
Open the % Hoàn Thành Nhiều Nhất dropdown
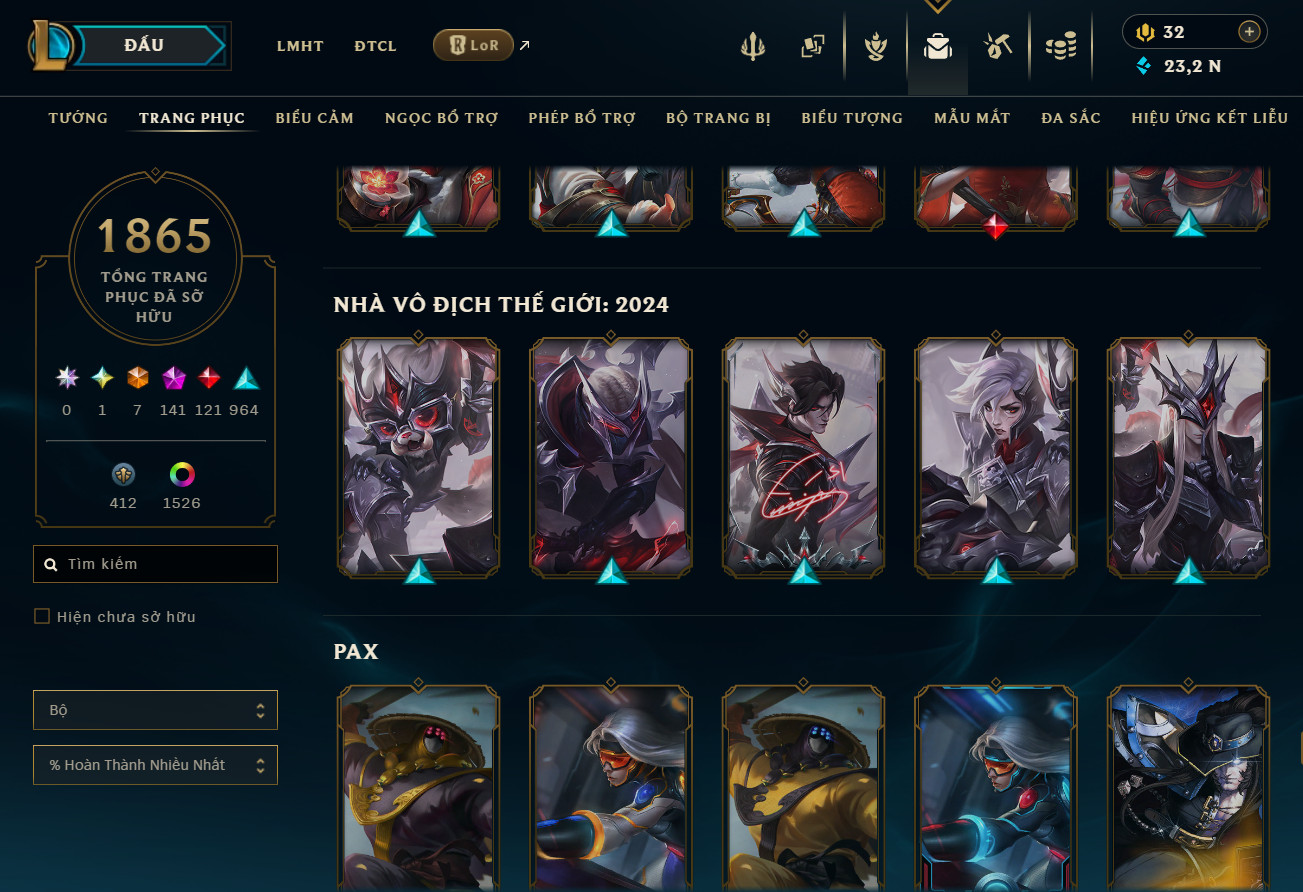[155, 765]
